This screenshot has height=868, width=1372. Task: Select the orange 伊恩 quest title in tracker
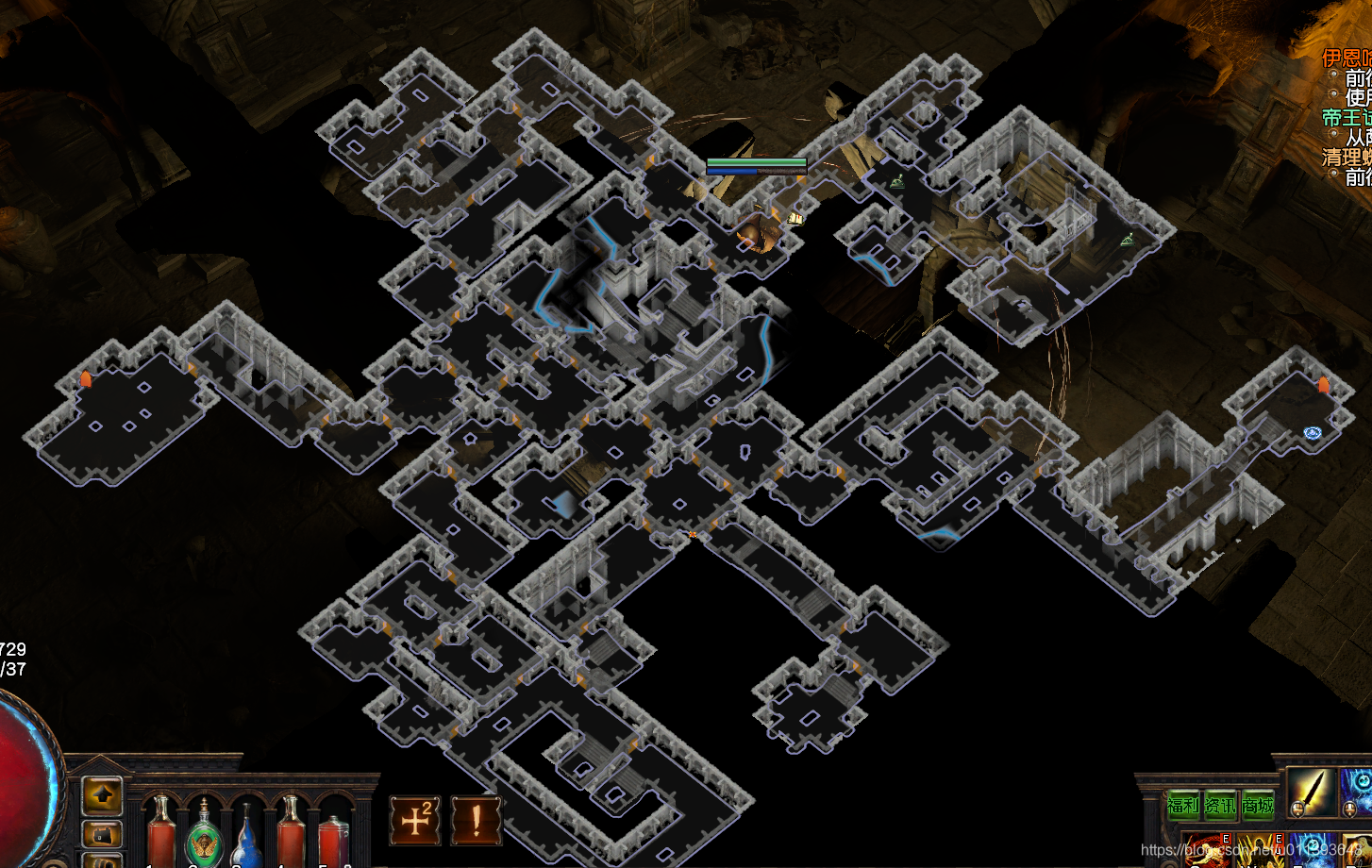point(1347,58)
